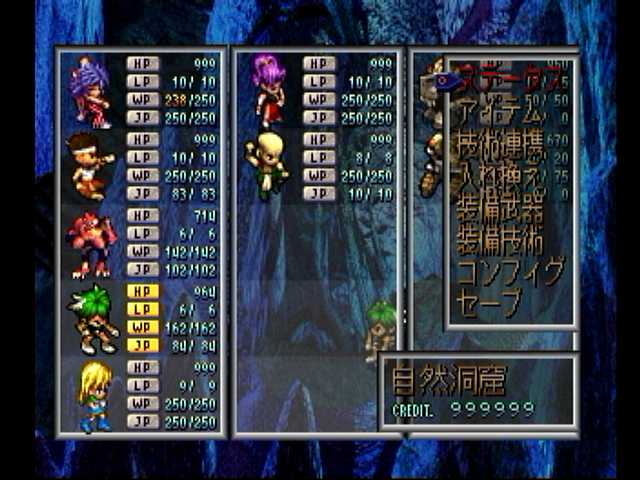Choose the 入れ換え party swap option
The width and height of the screenshot is (640, 480).
[x=500, y=180]
